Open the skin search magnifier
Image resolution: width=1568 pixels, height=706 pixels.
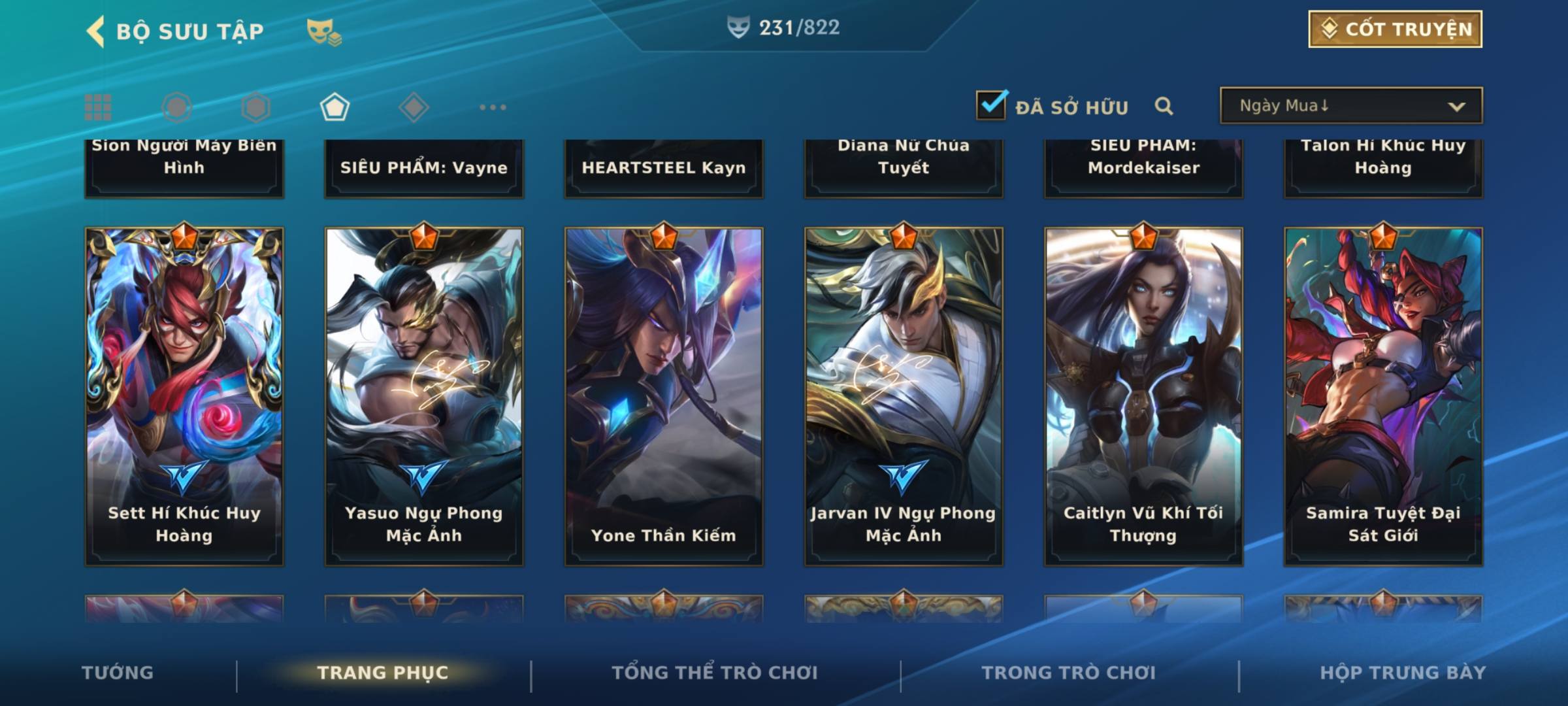[1164, 106]
